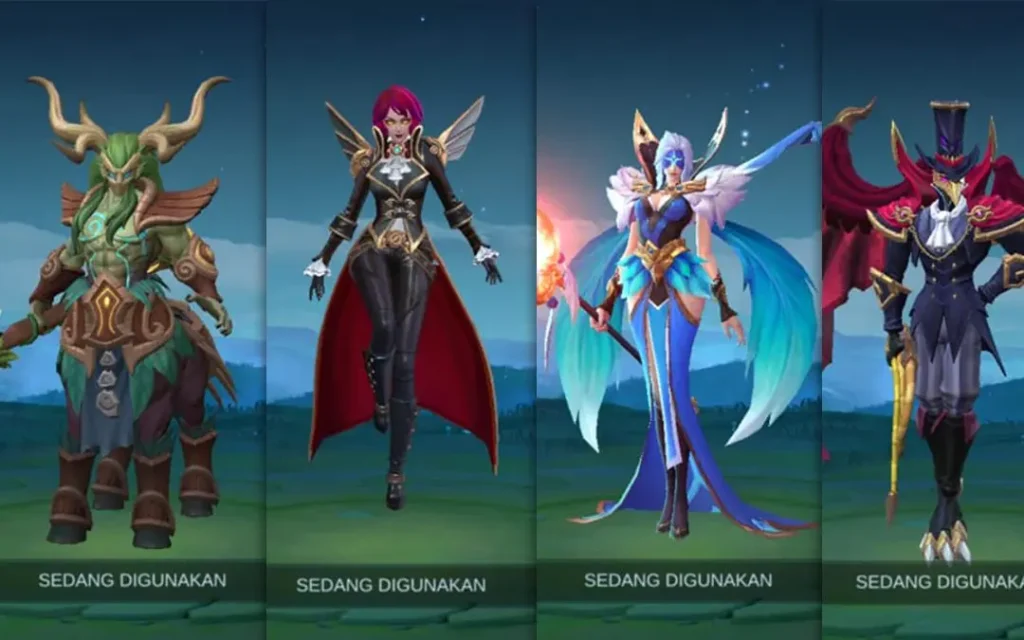Choose Sedang Digunakan beneath the blue feathered mage
Screen dimensions: 1024x640
click(x=678, y=580)
